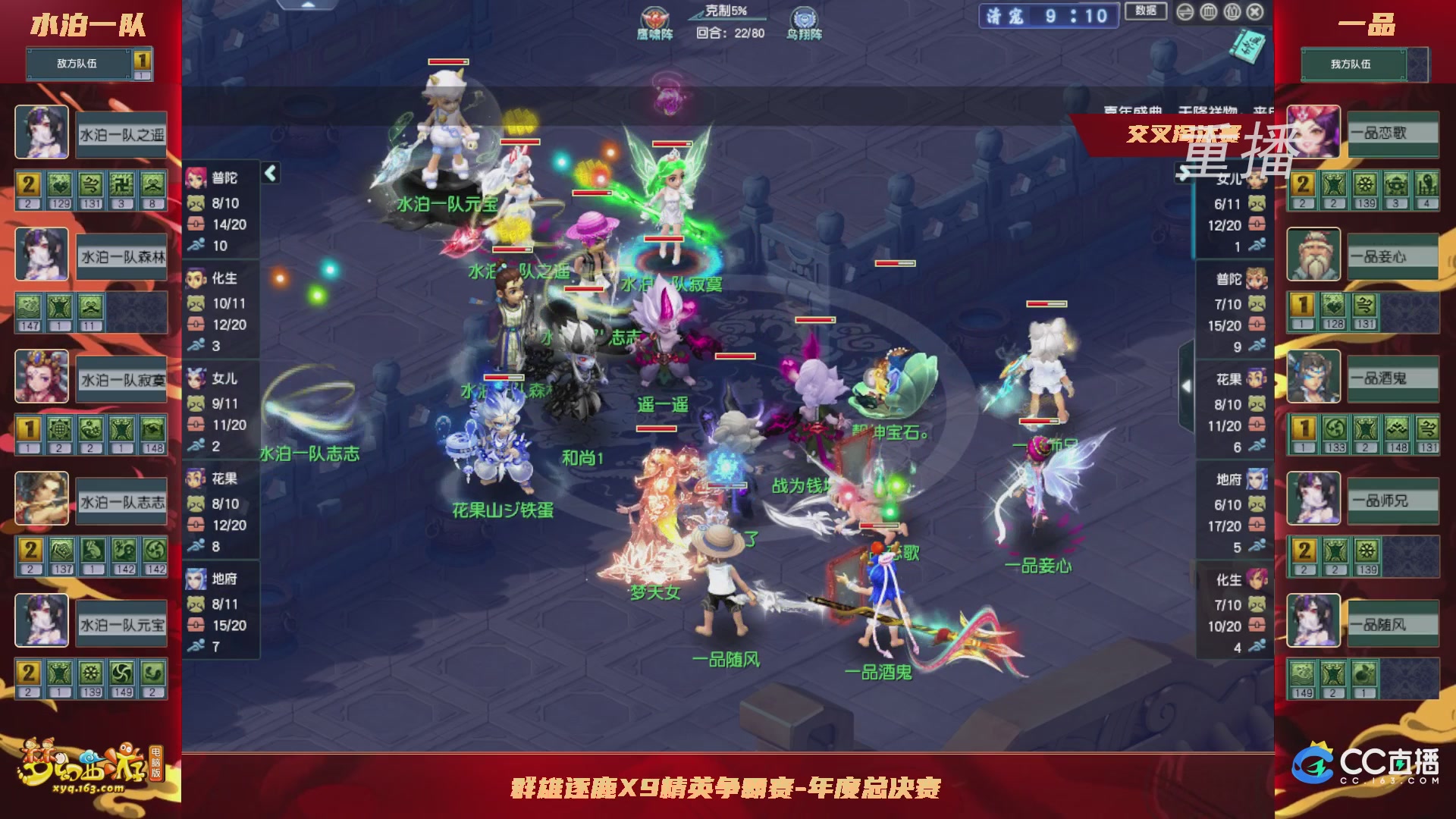Select the 鹰啸阵 eagle formation icon
Viewport: 1456px width, 819px height.
(x=654, y=18)
